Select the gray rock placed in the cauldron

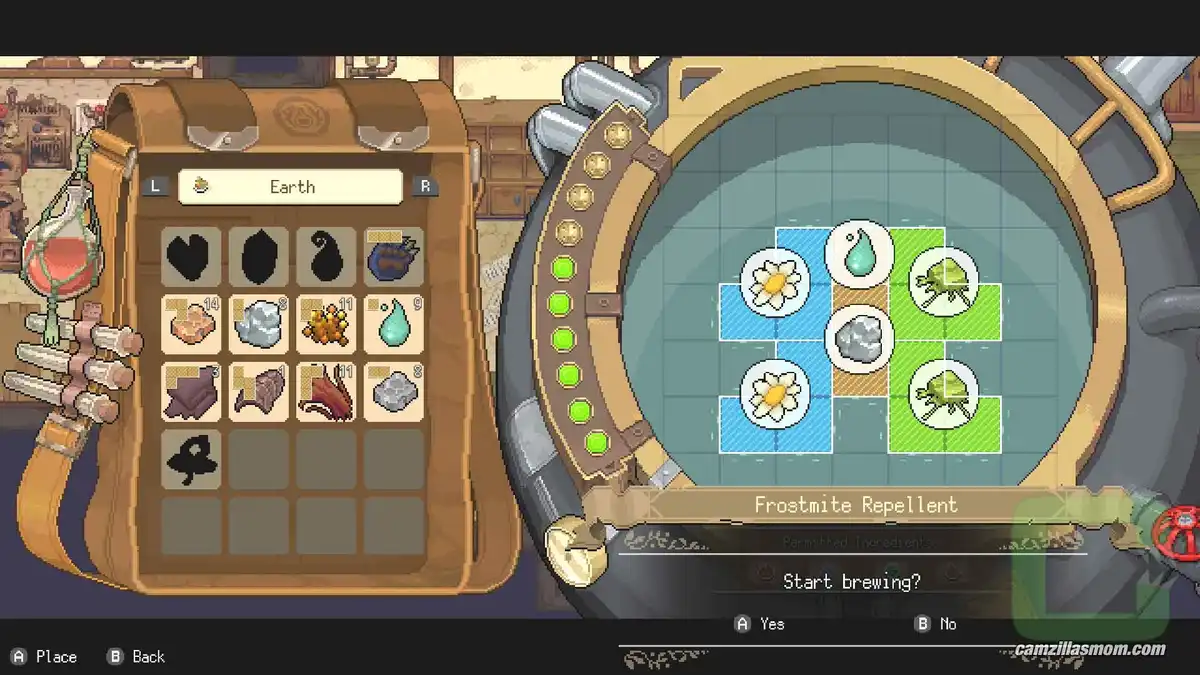pos(859,338)
